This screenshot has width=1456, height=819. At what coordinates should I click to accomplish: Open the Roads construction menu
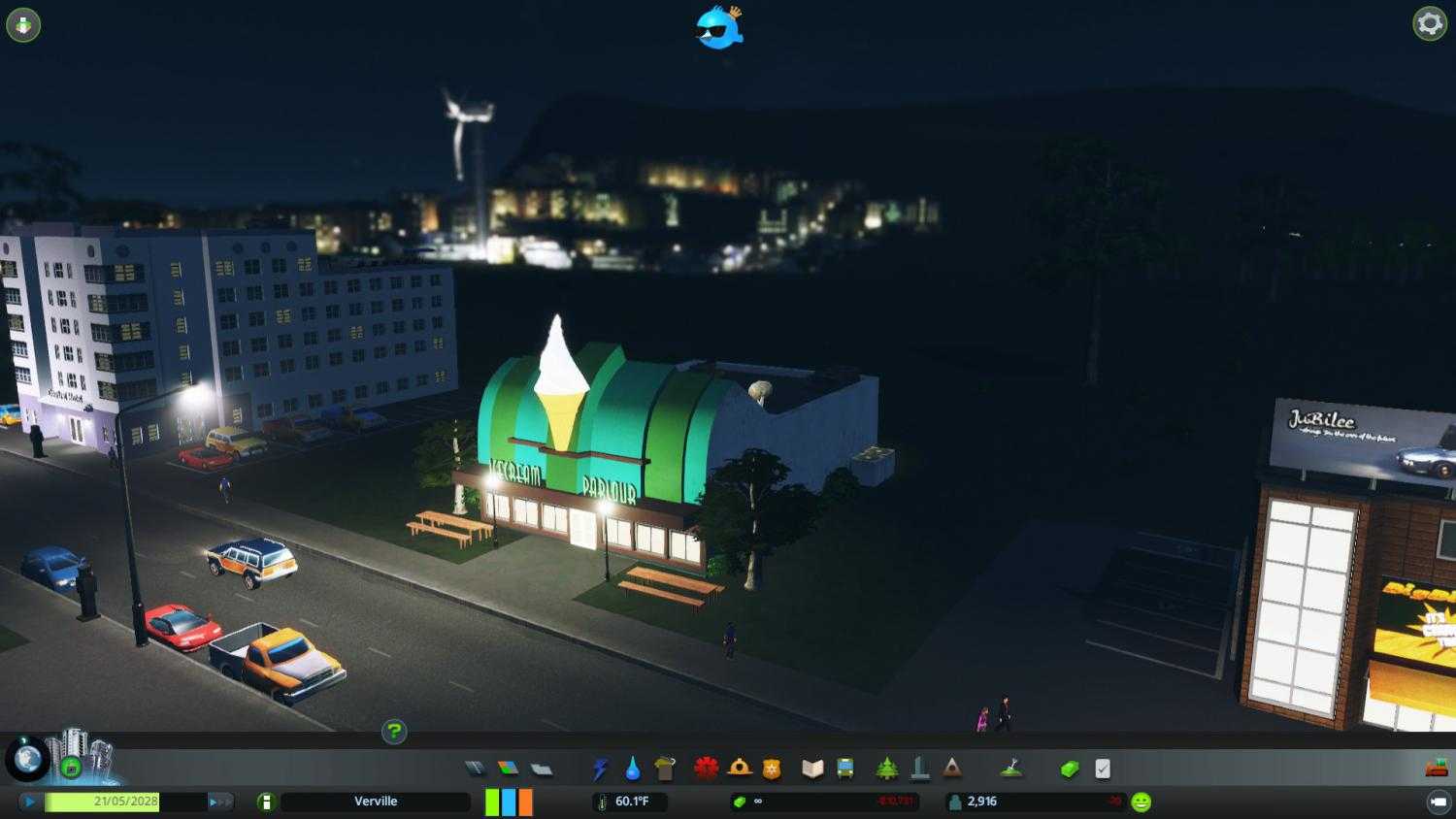coord(476,768)
